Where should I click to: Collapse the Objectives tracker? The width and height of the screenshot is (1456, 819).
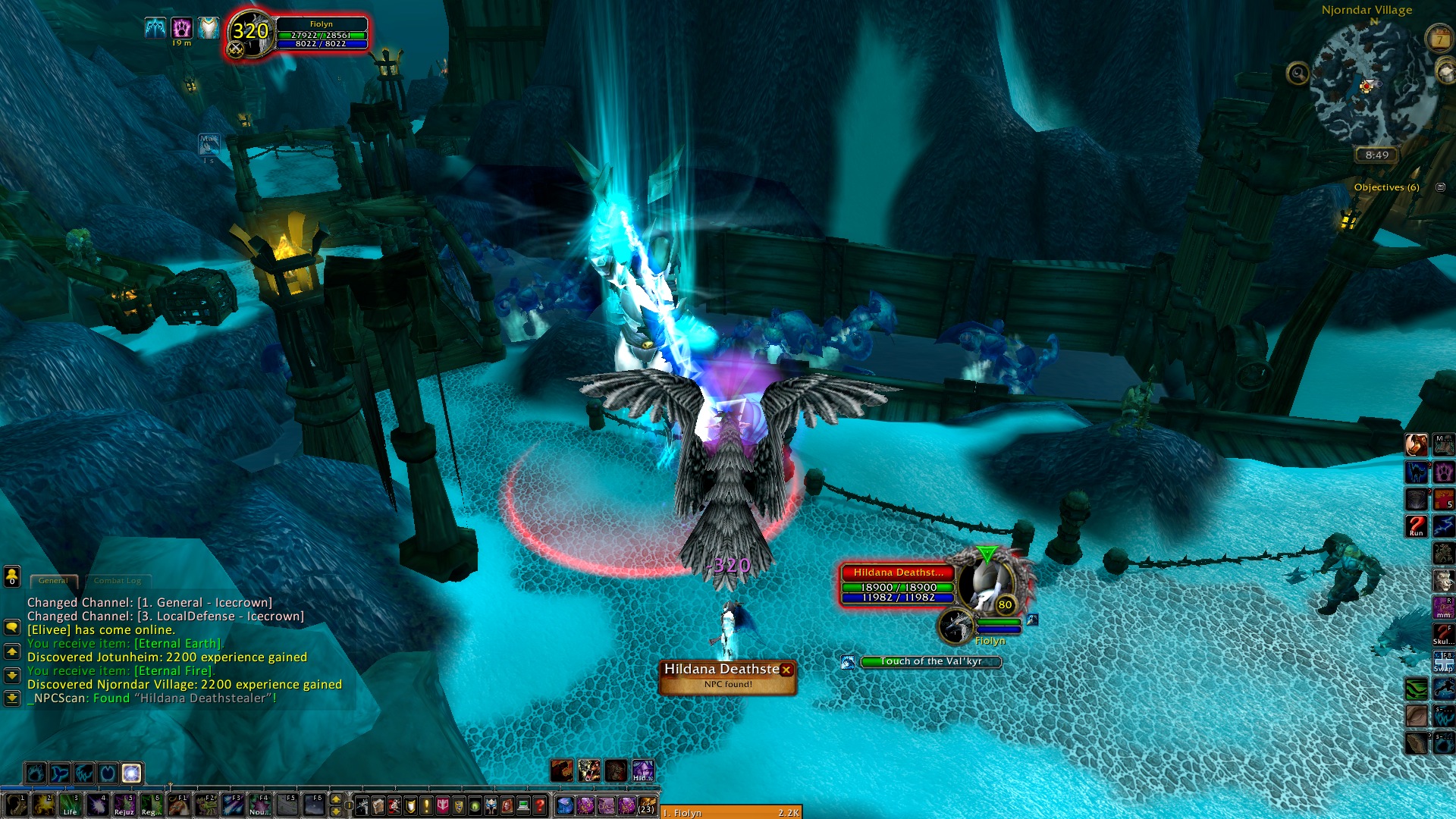(x=1440, y=187)
